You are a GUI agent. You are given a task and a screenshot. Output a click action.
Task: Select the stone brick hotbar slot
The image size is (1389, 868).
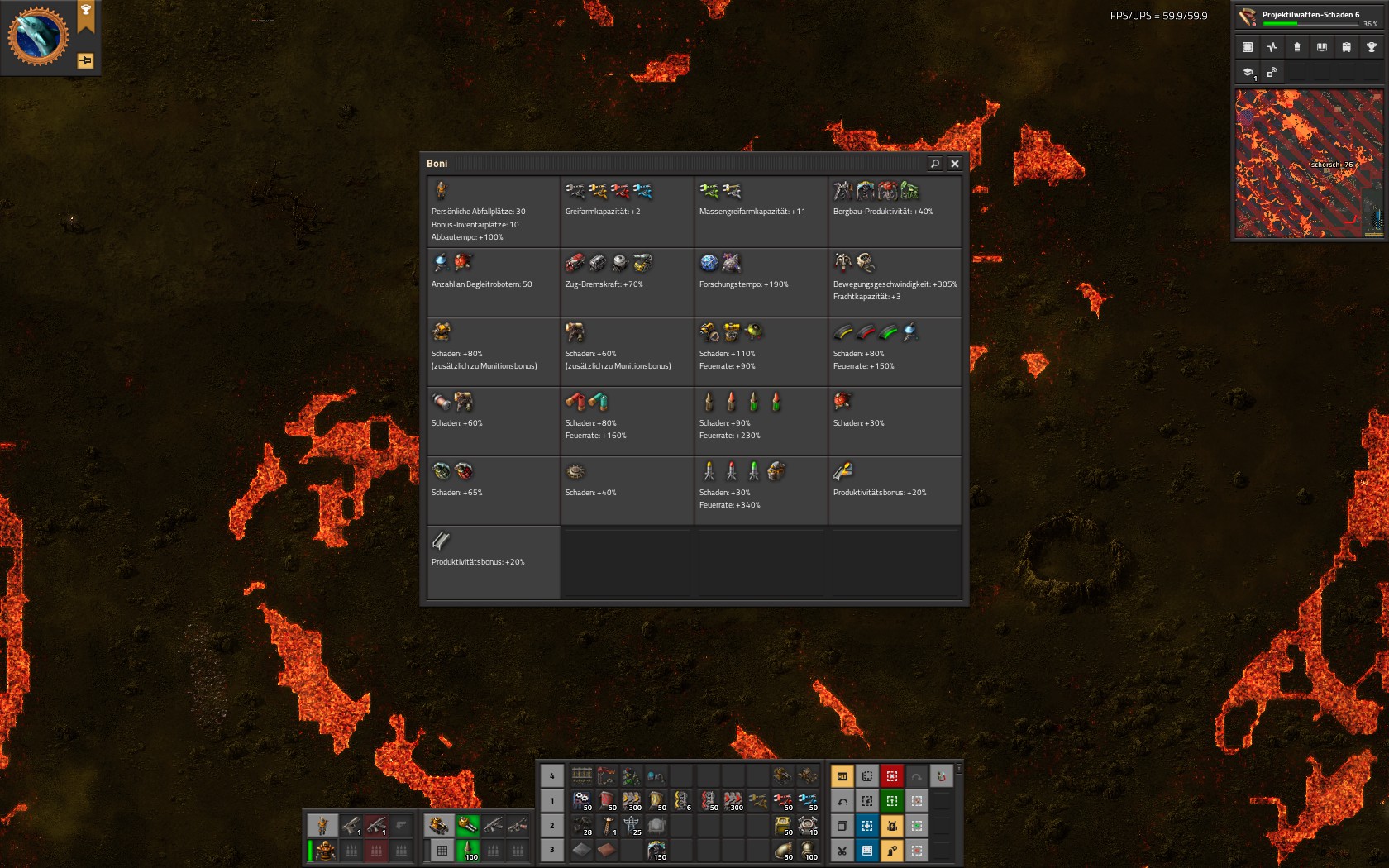(x=582, y=850)
